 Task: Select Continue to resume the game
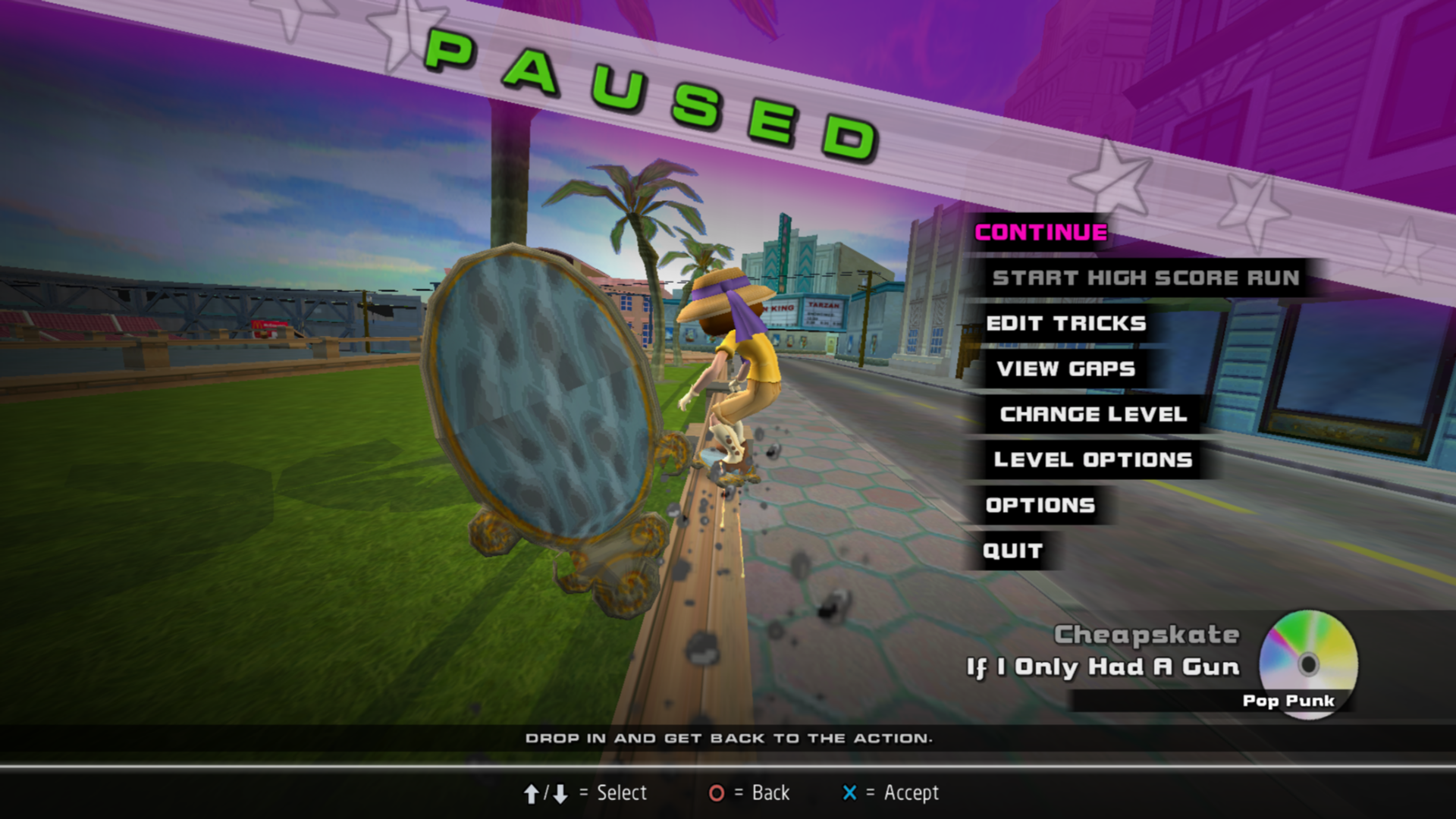pyautogui.click(x=1040, y=233)
